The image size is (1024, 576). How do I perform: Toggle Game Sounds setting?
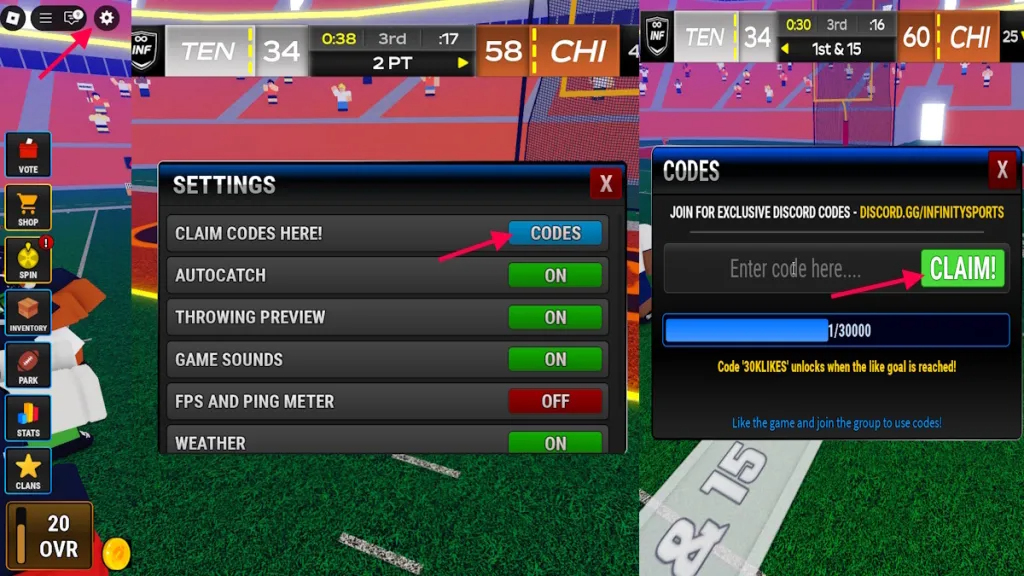click(x=555, y=359)
